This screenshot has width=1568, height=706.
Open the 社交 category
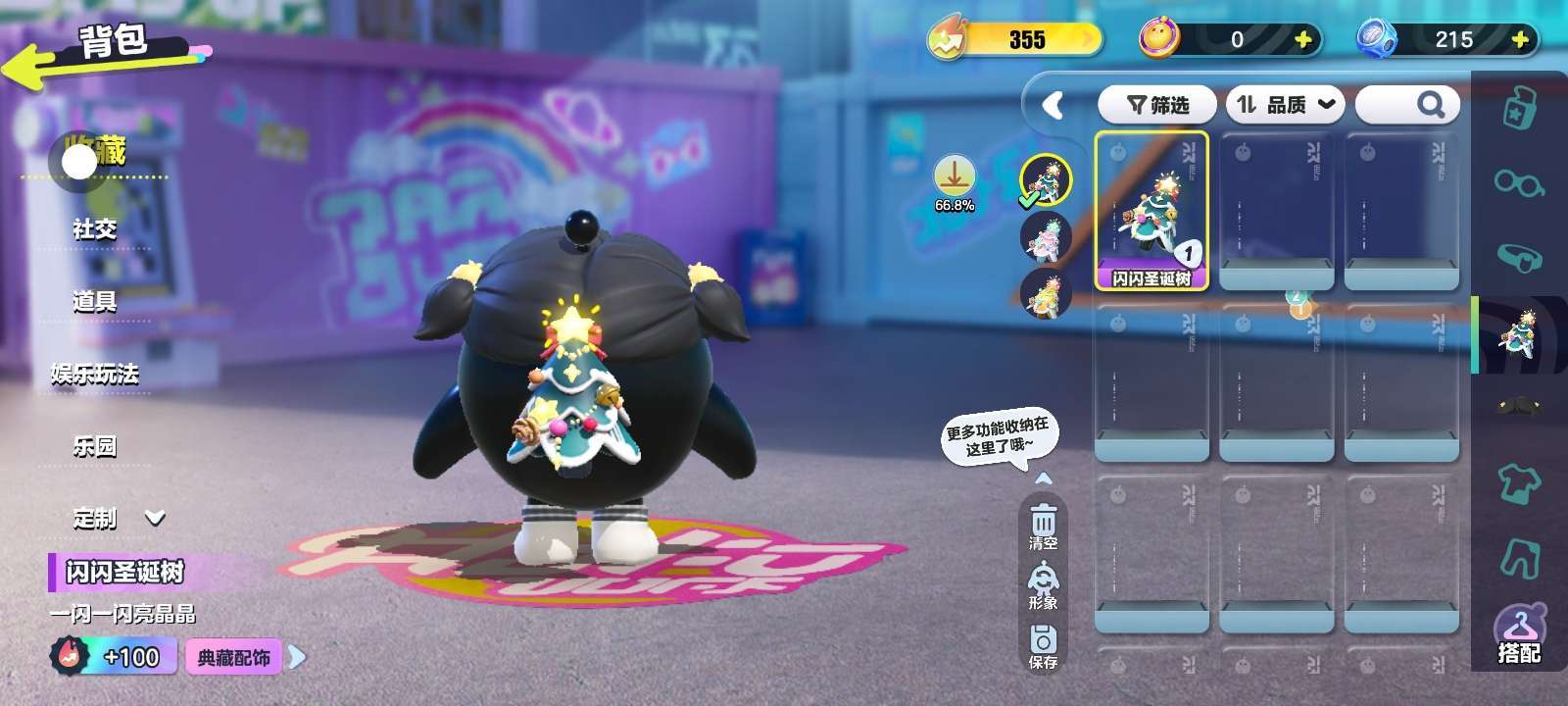[94, 229]
